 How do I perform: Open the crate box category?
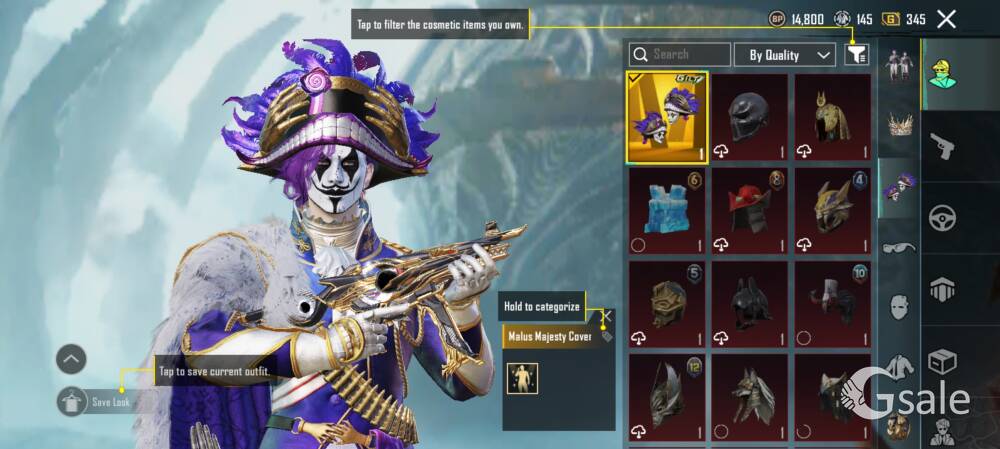tap(942, 360)
